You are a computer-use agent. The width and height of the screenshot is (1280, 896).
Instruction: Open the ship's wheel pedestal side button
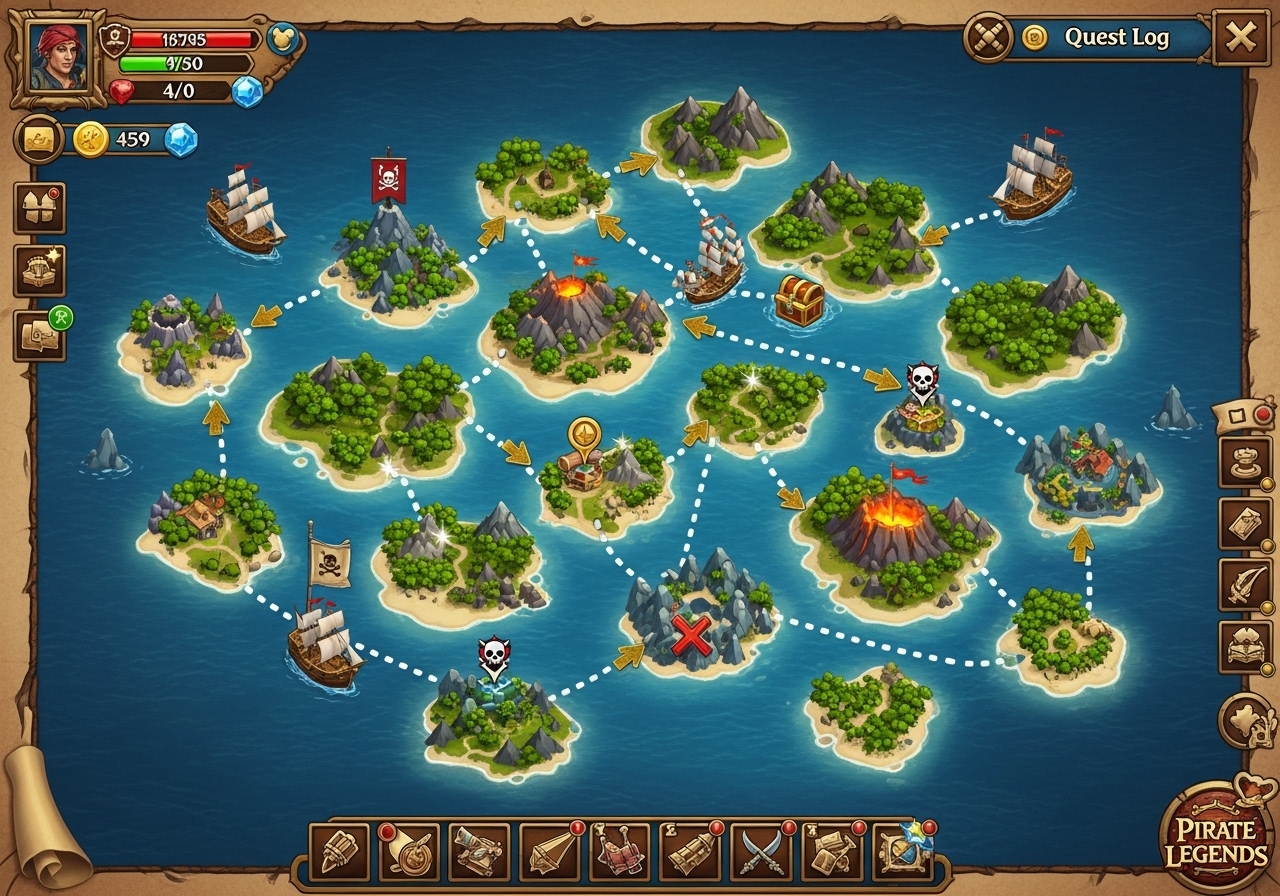coord(1245,462)
